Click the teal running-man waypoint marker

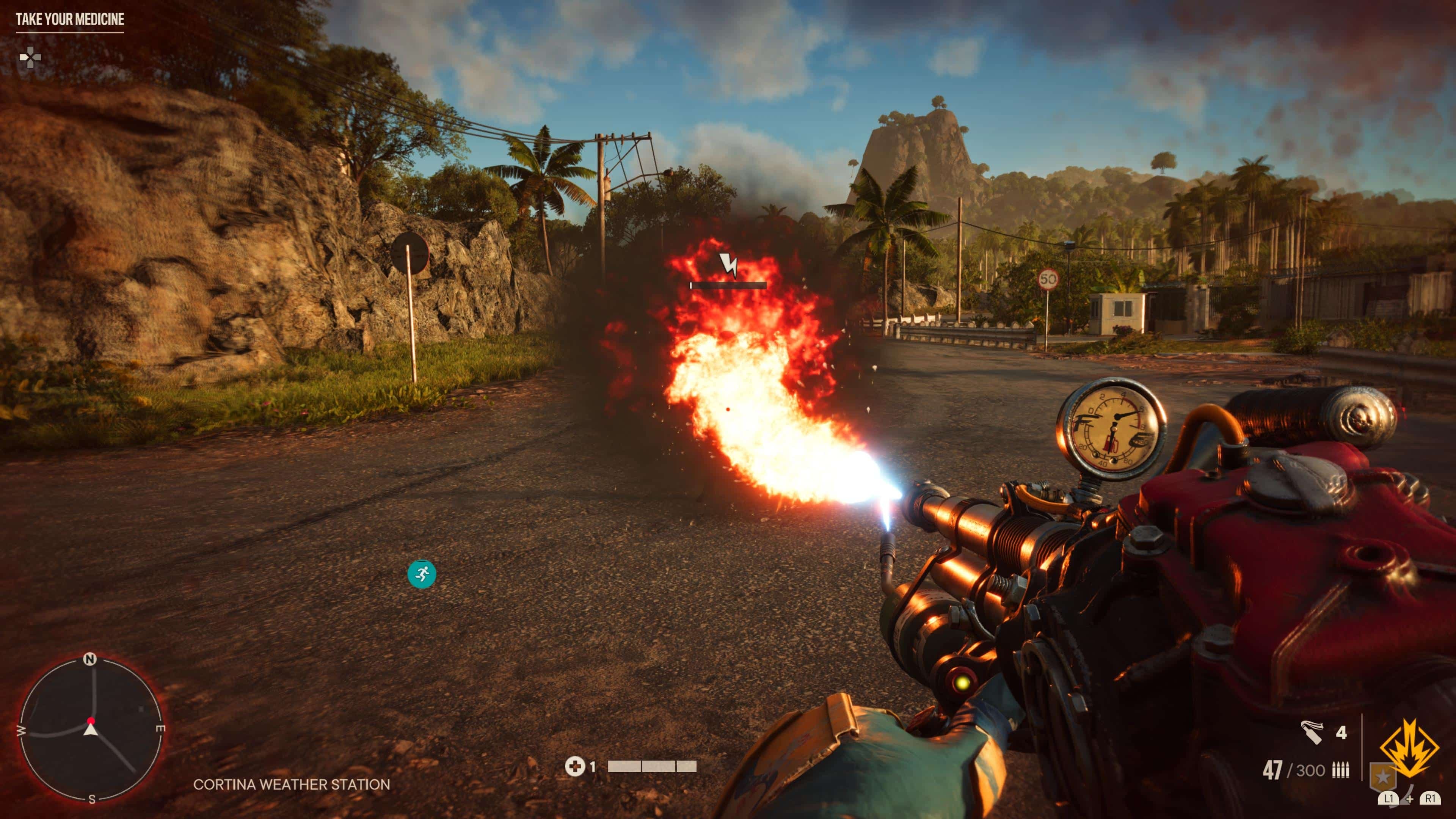coord(422,575)
